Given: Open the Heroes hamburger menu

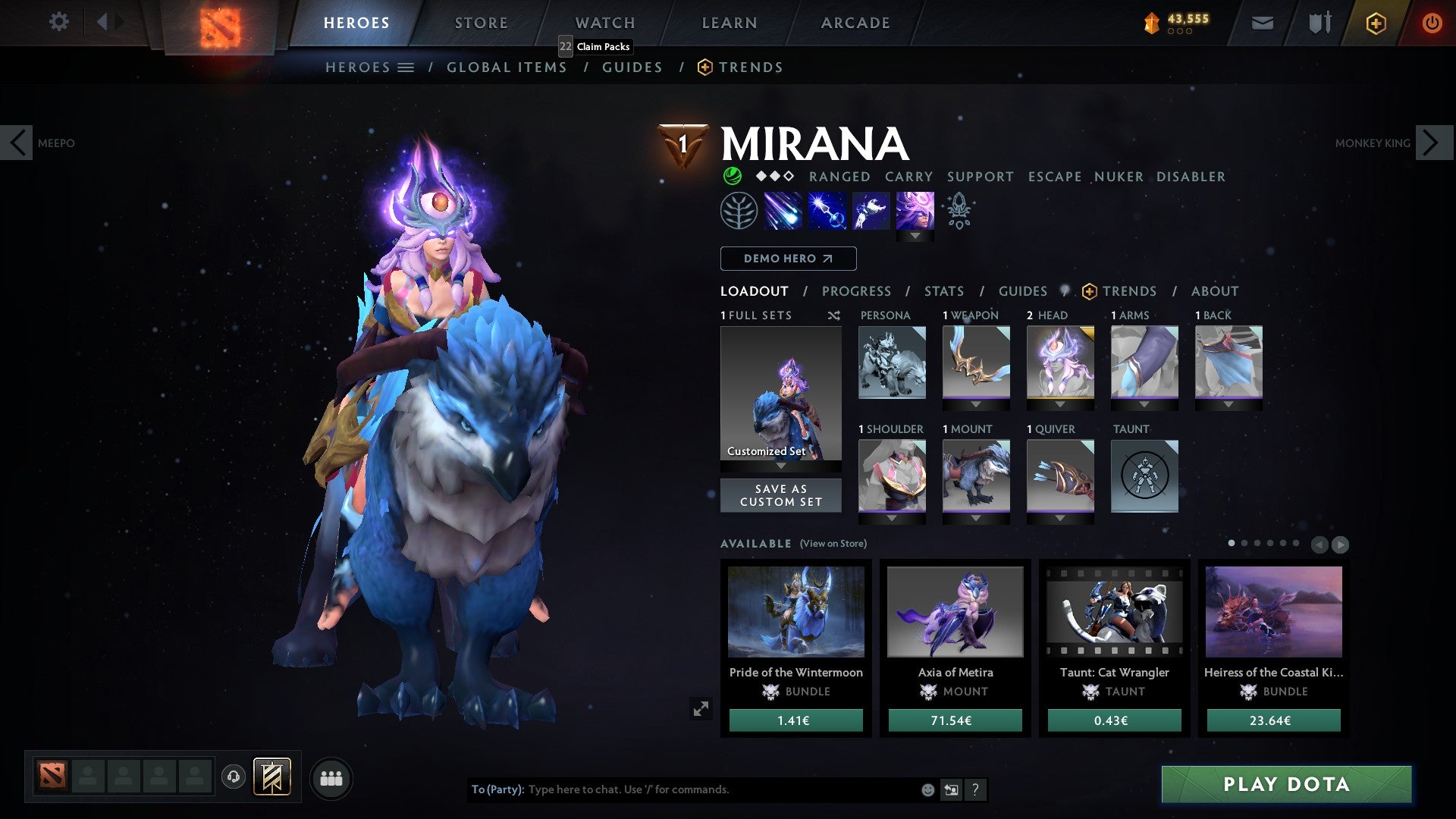Looking at the screenshot, I should (x=406, y=67).
